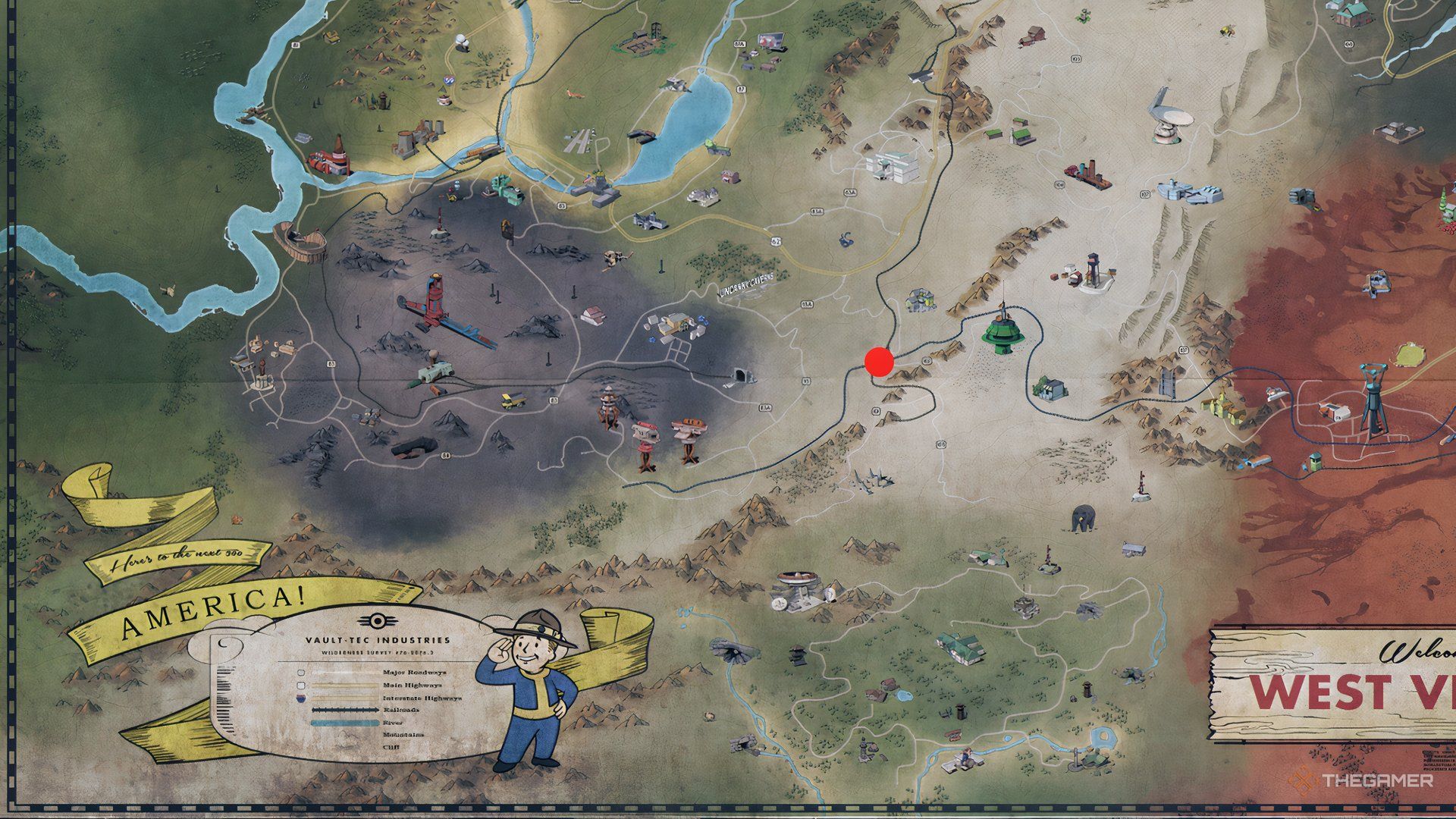
Task: Click the Vault-Tec spinner logo on the legend
Action: [x=378, y=620]
